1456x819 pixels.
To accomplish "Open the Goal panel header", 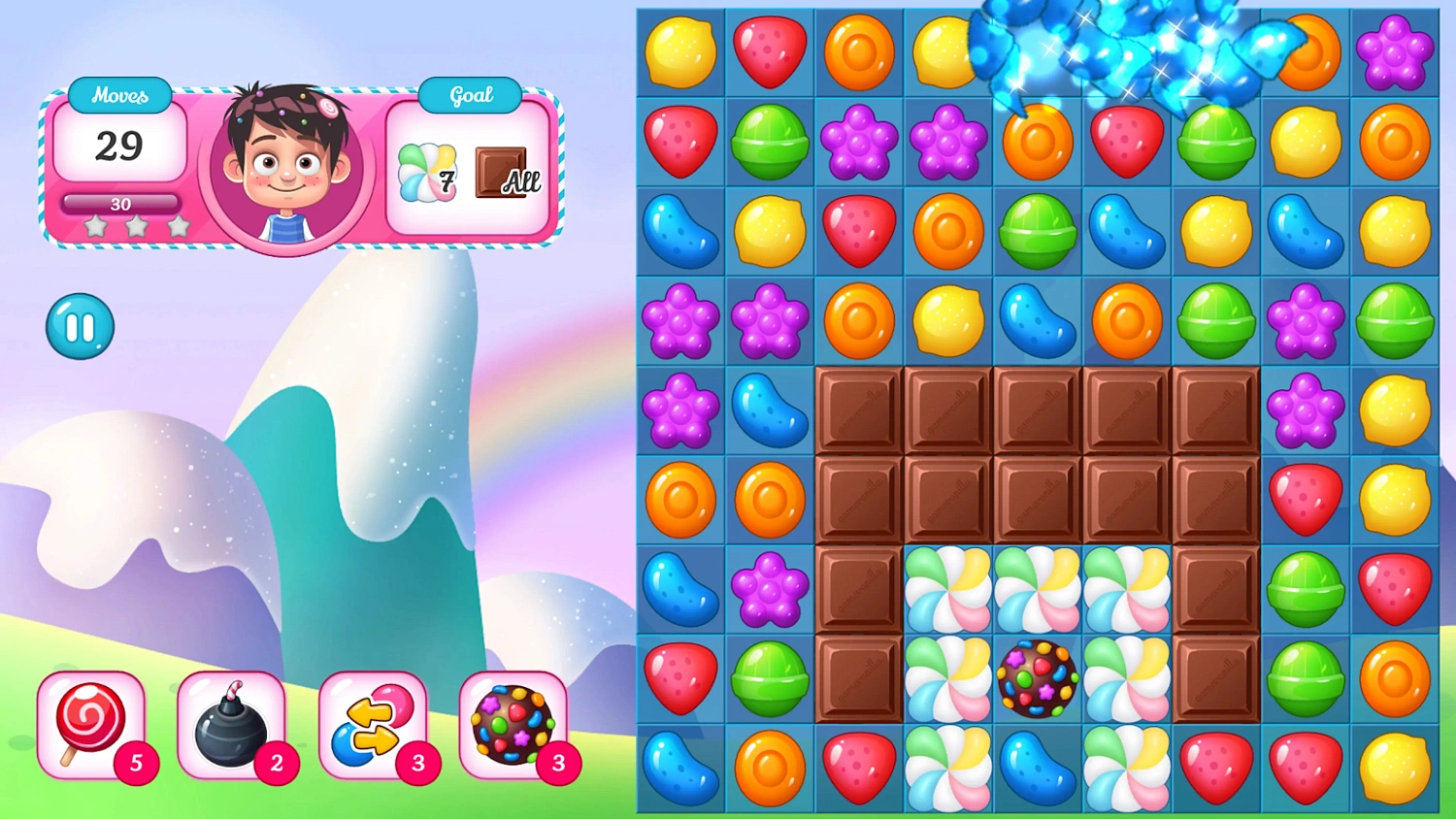I will point(470,94).
